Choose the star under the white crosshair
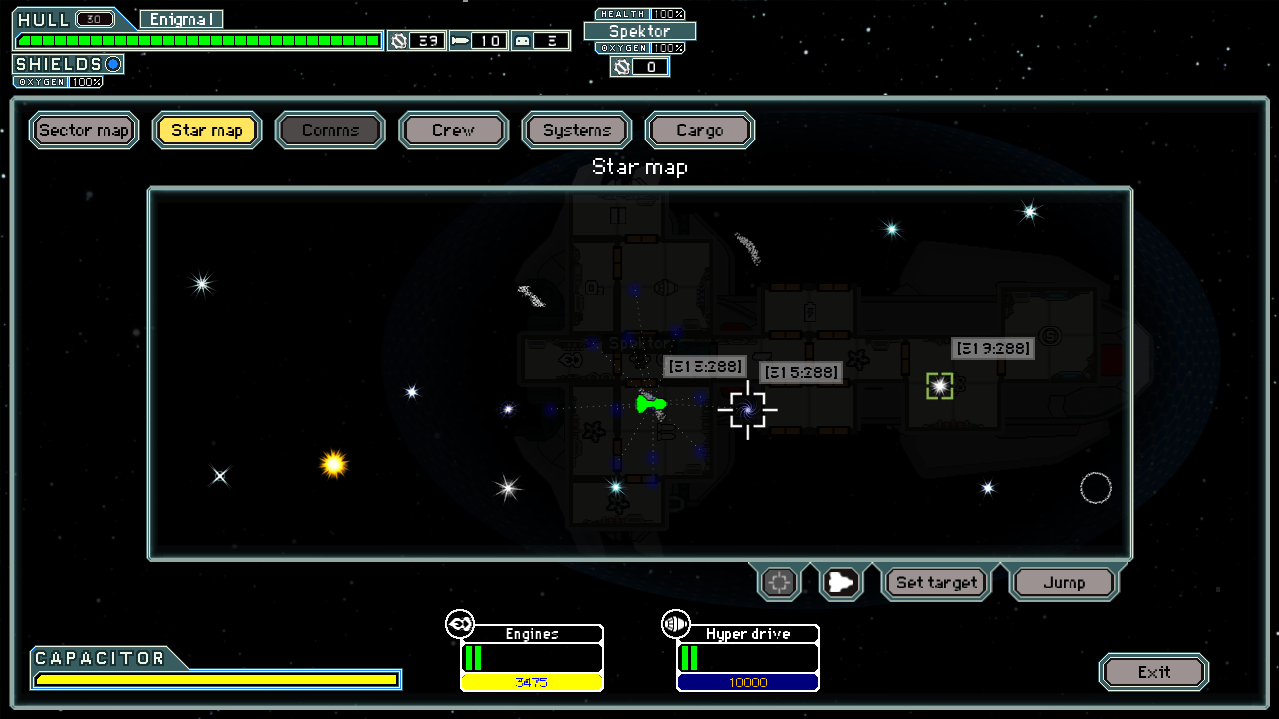The height and width of the screenshot is (719, 1279). pos(747,408)
